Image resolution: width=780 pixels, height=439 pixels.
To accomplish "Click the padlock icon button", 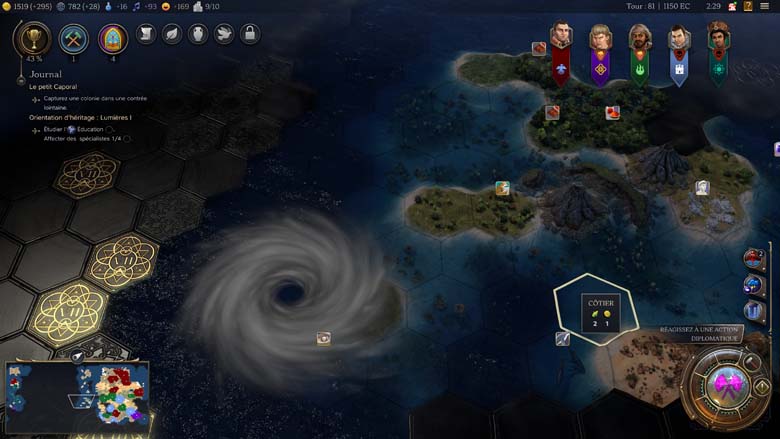I will click(x=250, y=34).
